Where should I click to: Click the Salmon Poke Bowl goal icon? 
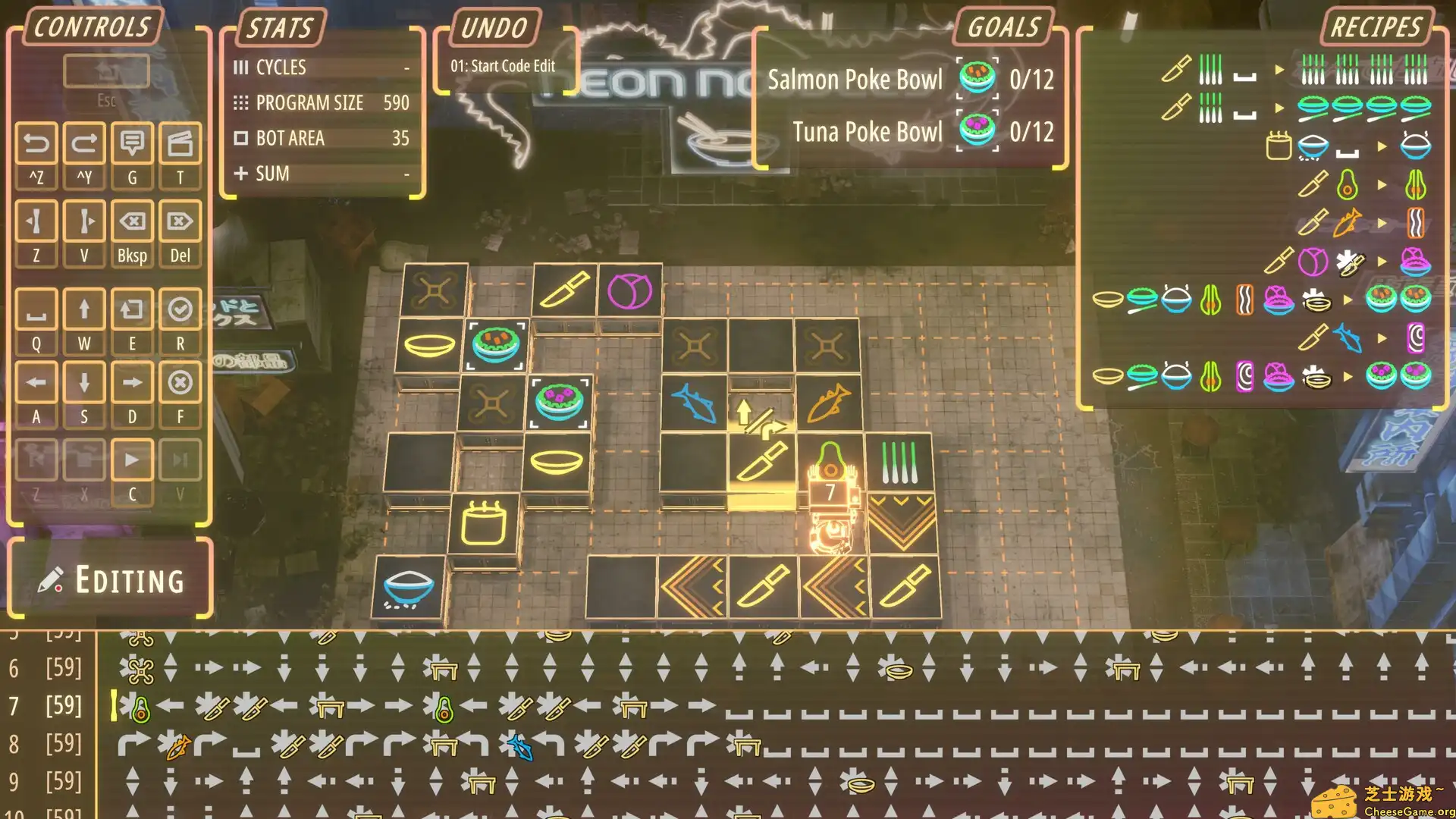[x=977, y=79]
